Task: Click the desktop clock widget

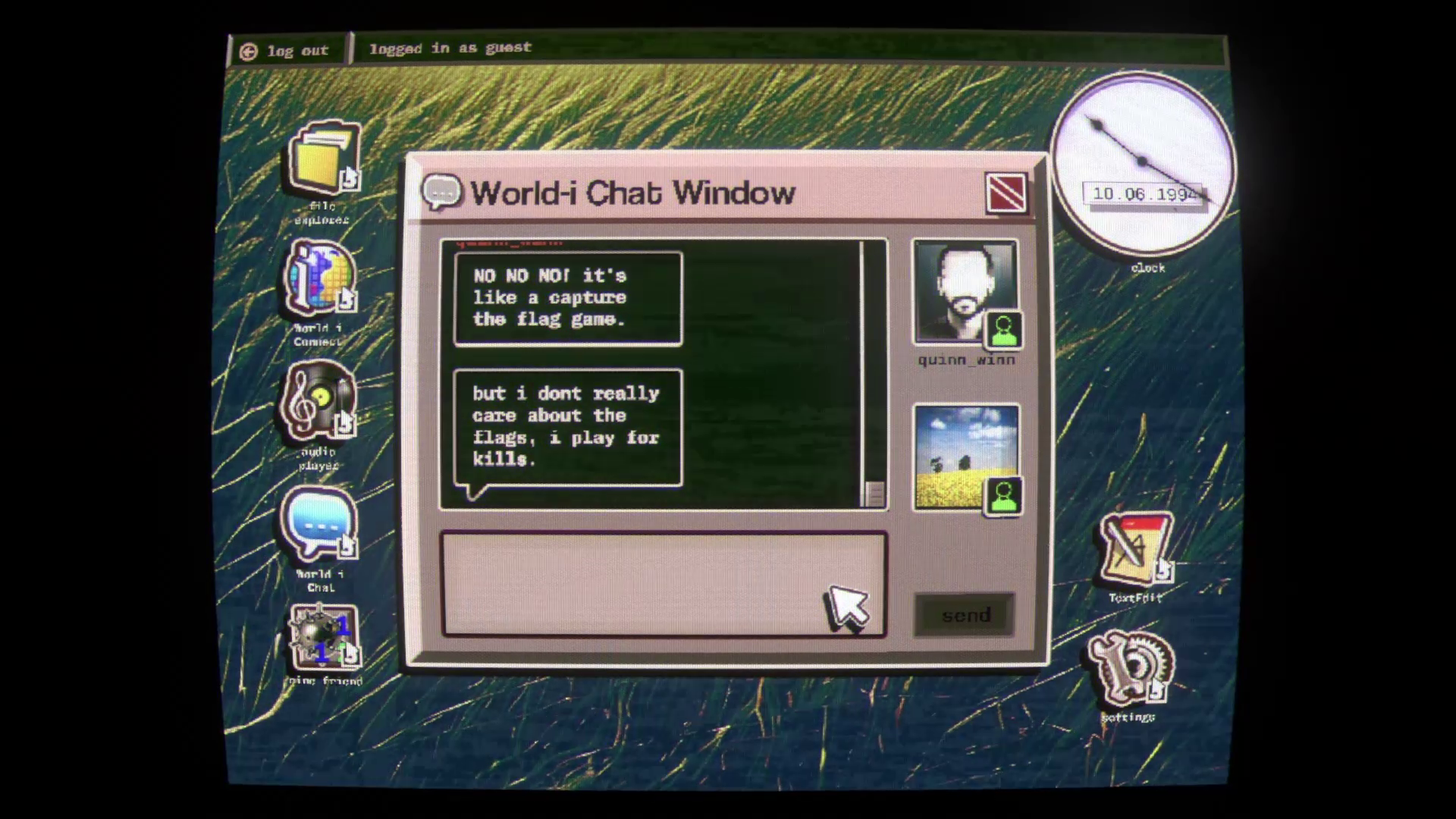Action: (x=1142, y=163)
